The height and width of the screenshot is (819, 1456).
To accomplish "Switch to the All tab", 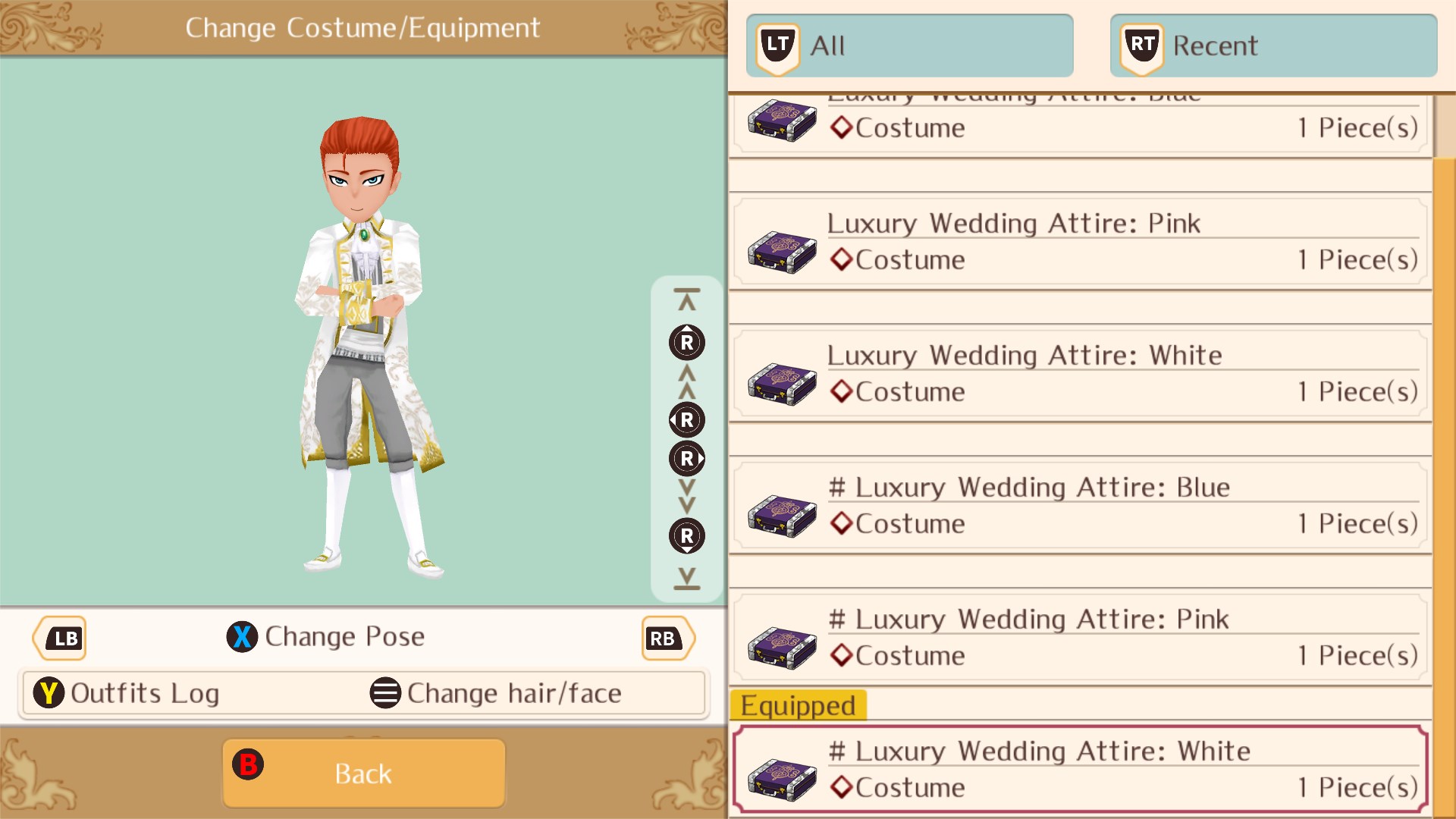I will click(908, 45).
